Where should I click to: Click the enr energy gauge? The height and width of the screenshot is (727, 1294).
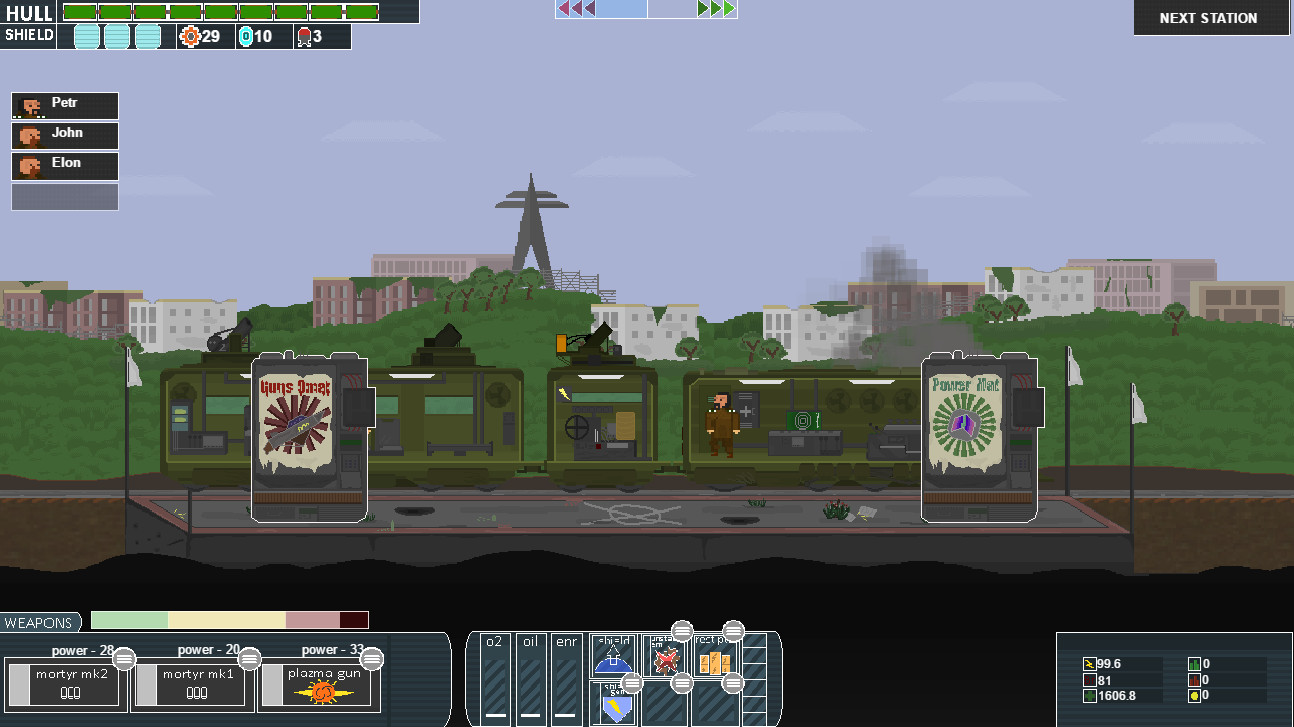tap(567, 678)
